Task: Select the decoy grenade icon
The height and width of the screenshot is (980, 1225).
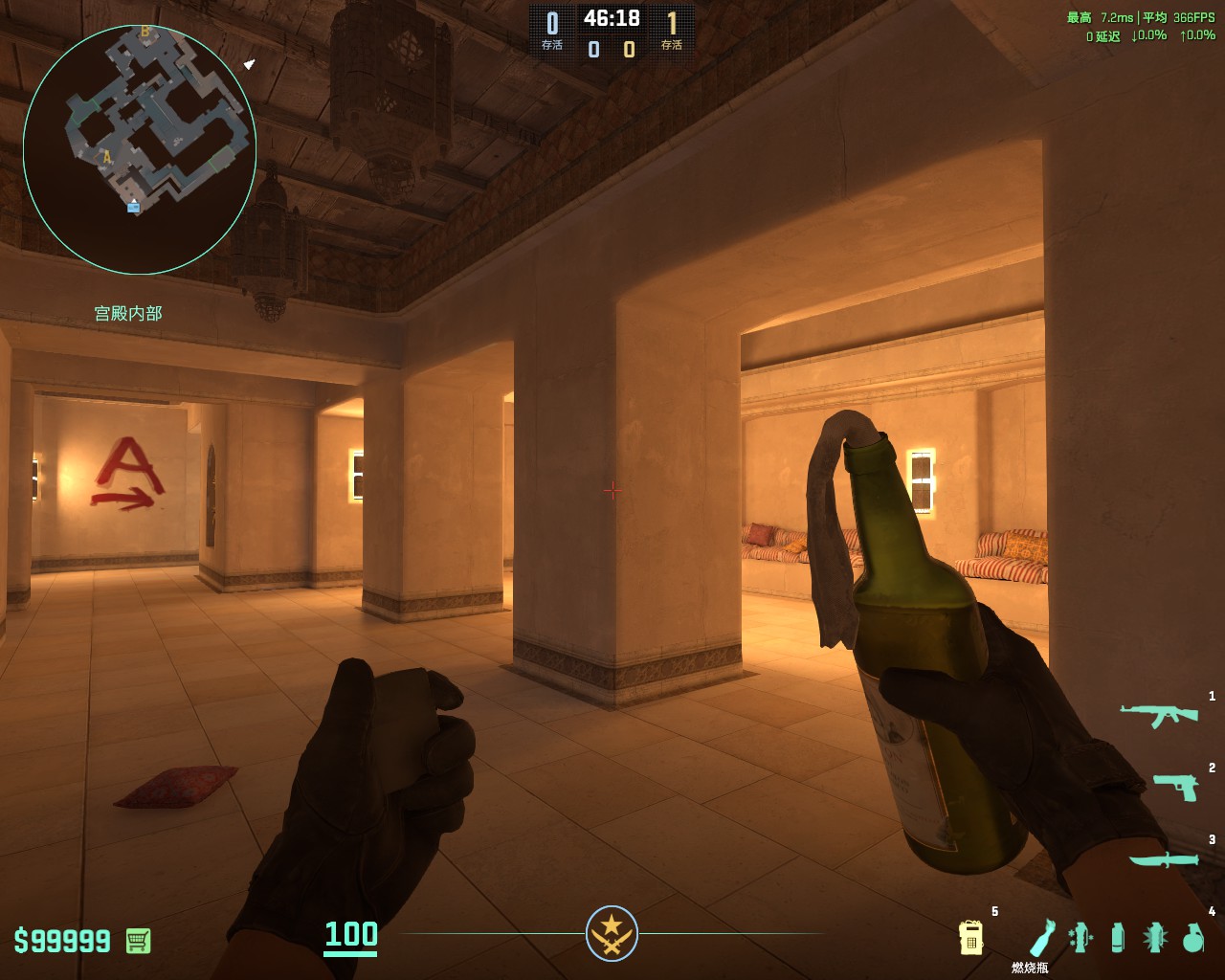Action: click(x=1080, y=938)
